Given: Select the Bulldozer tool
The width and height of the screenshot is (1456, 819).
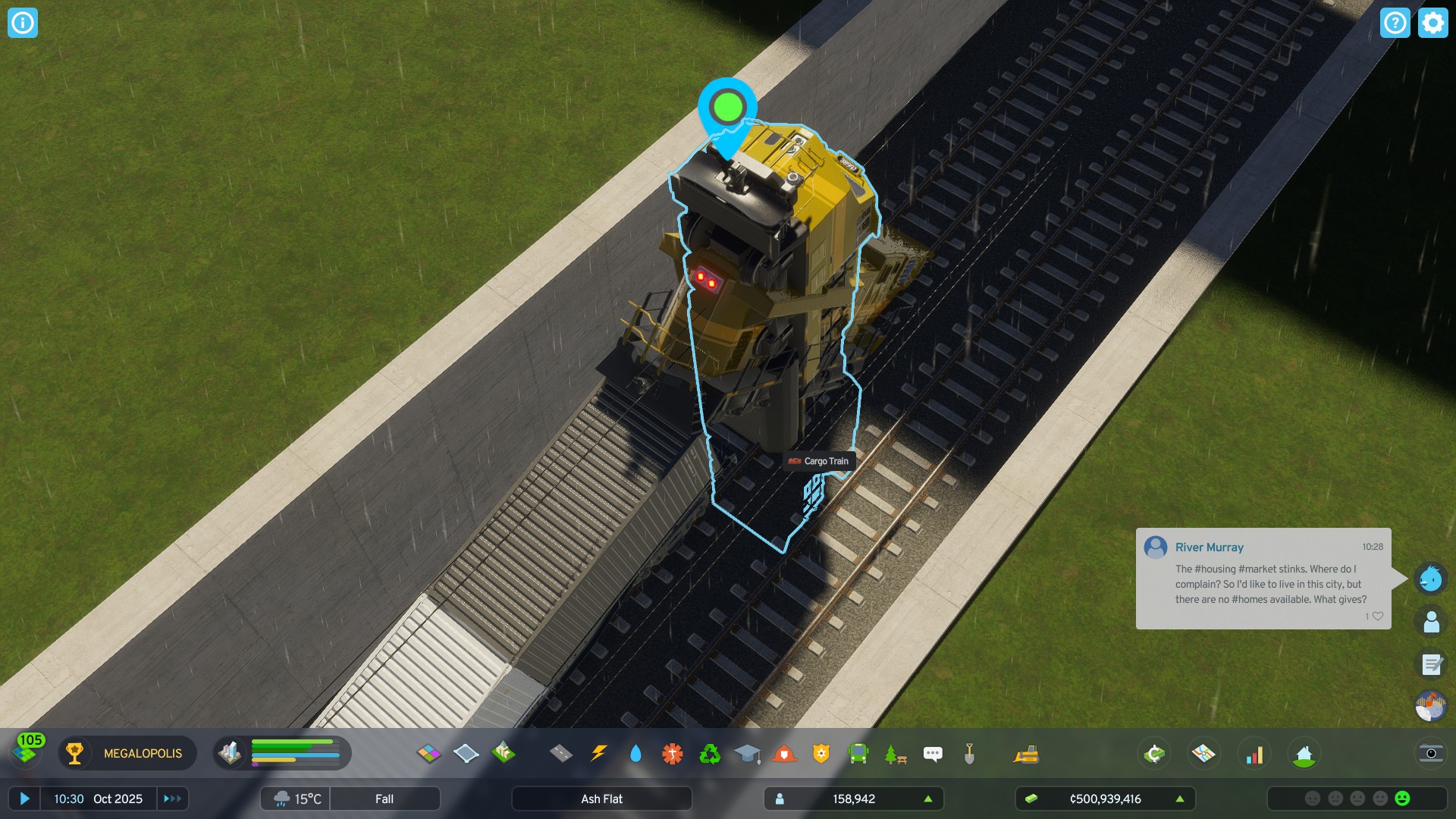Looking at the screenshot, I should tap(1025, 753).
